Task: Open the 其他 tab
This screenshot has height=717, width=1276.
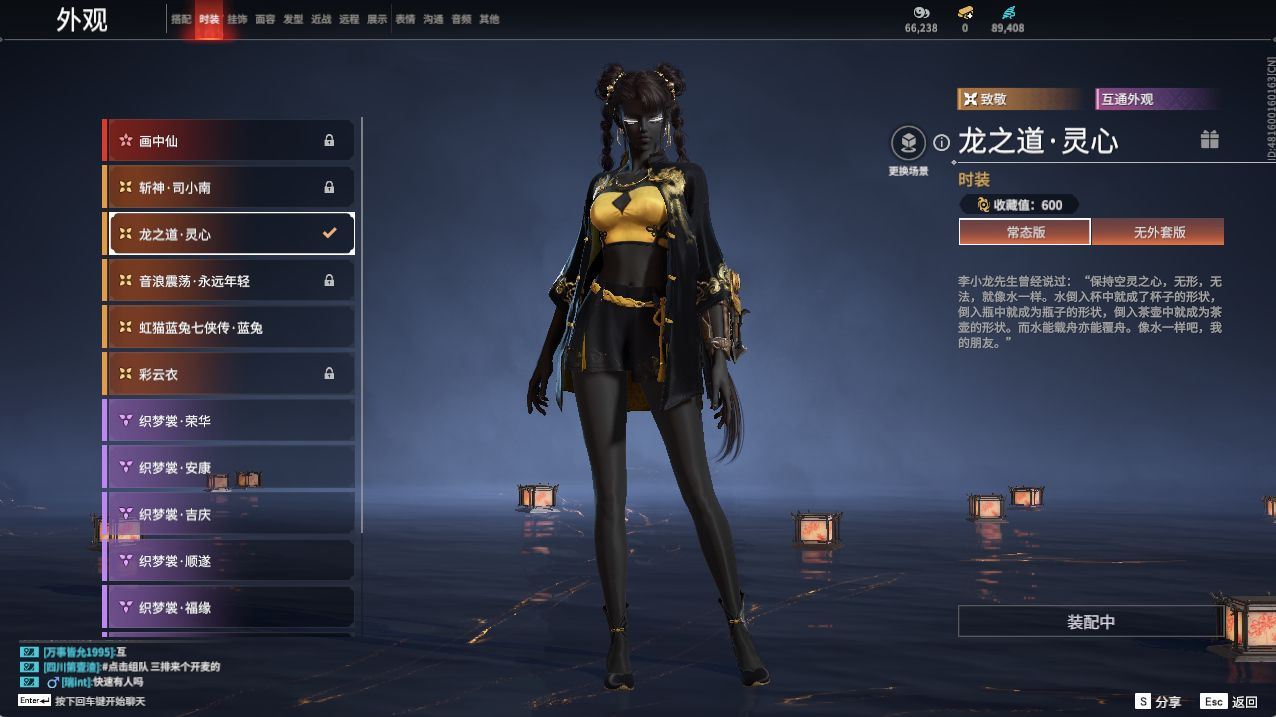Action: [489, 19]
